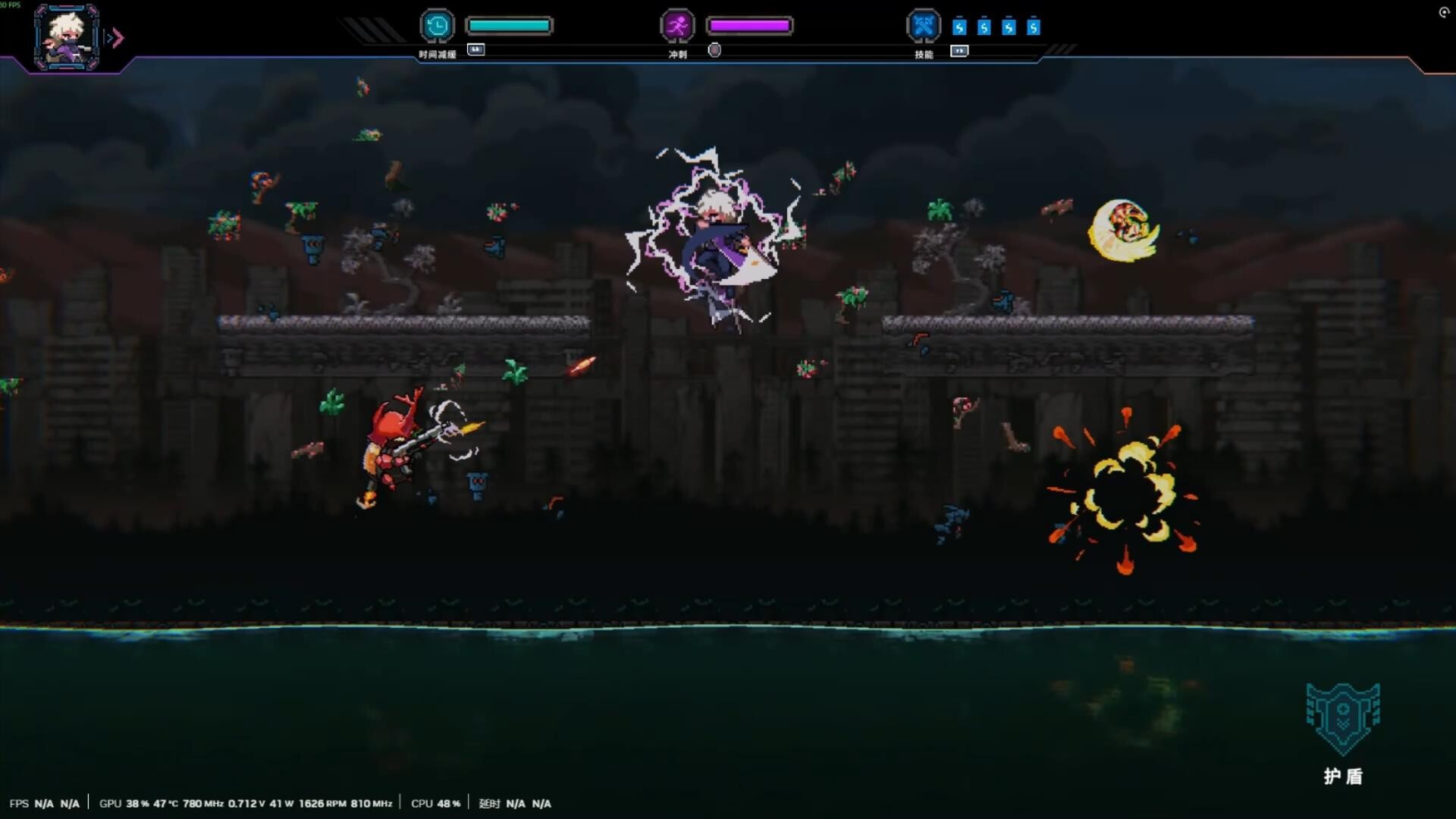This screenshot has width=1456, height=819.
Task: Select the 时间减缓 time-slow ability icon
Action: (x=436, y=25)
